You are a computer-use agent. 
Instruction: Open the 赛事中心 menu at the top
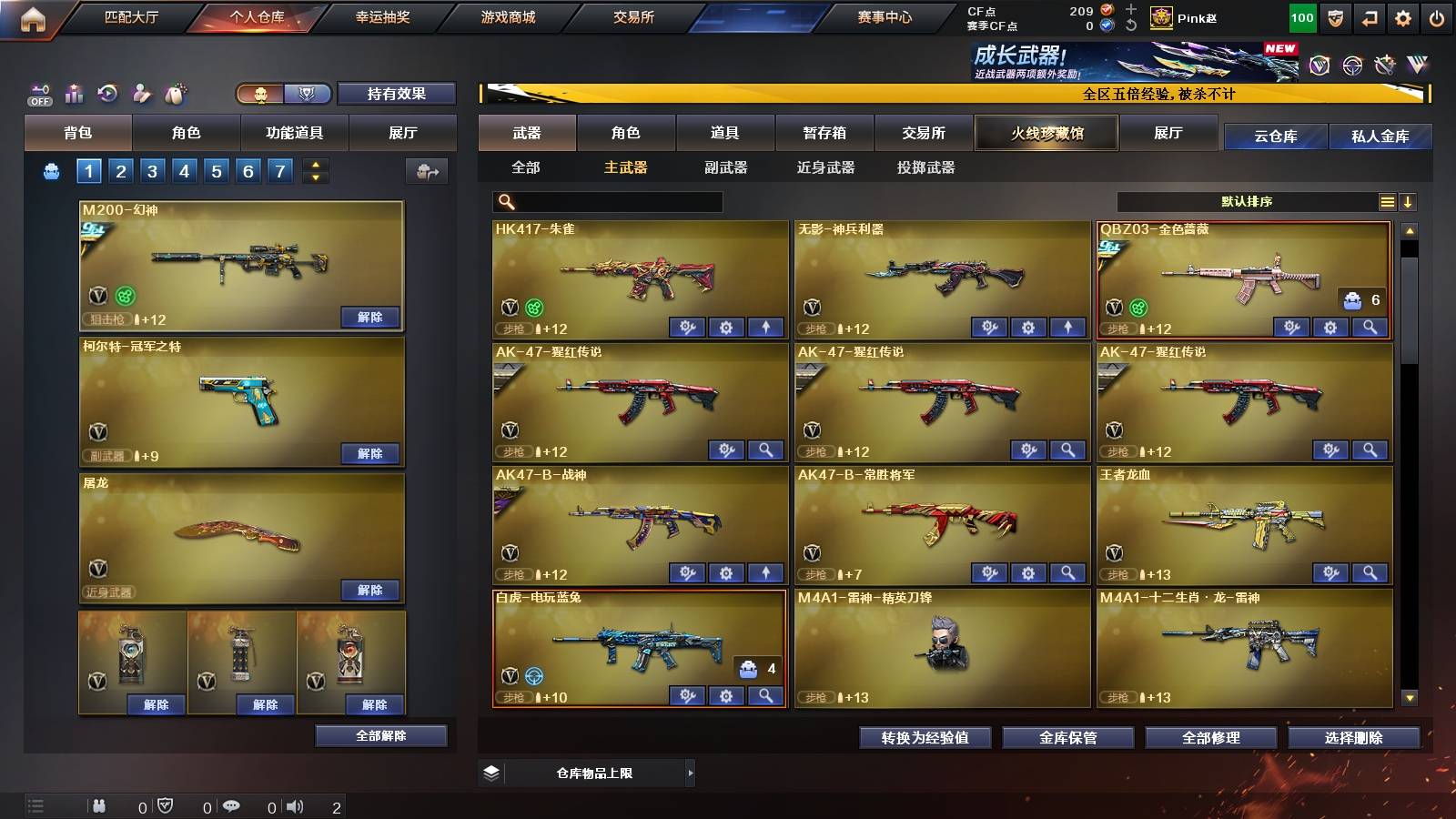pyautogui.click(x=885, y=16)
